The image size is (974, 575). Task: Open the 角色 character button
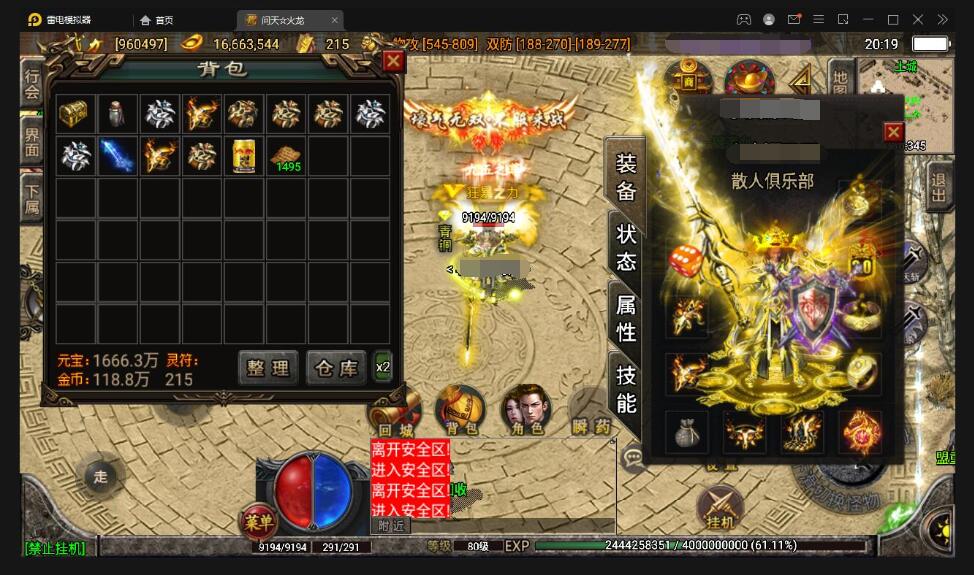tap(526, 410)
